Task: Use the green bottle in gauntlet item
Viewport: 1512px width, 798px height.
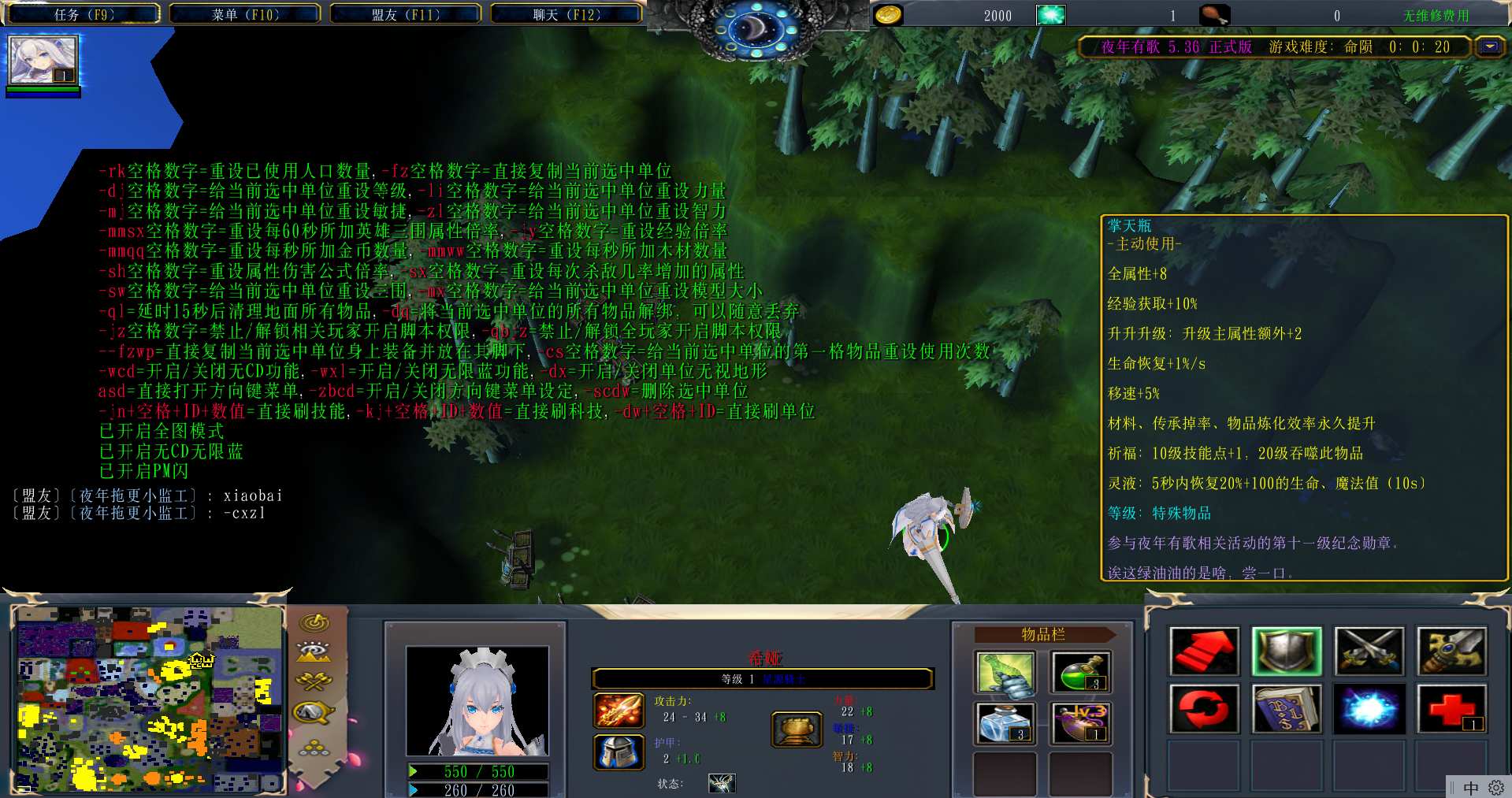Action: point(1005,674)
